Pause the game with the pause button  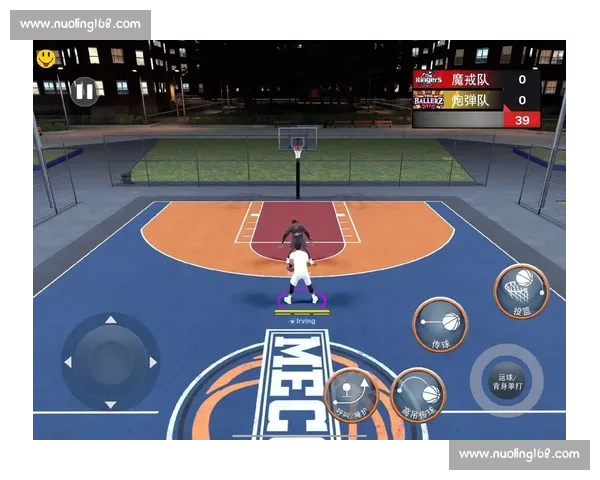click(84, 91)
